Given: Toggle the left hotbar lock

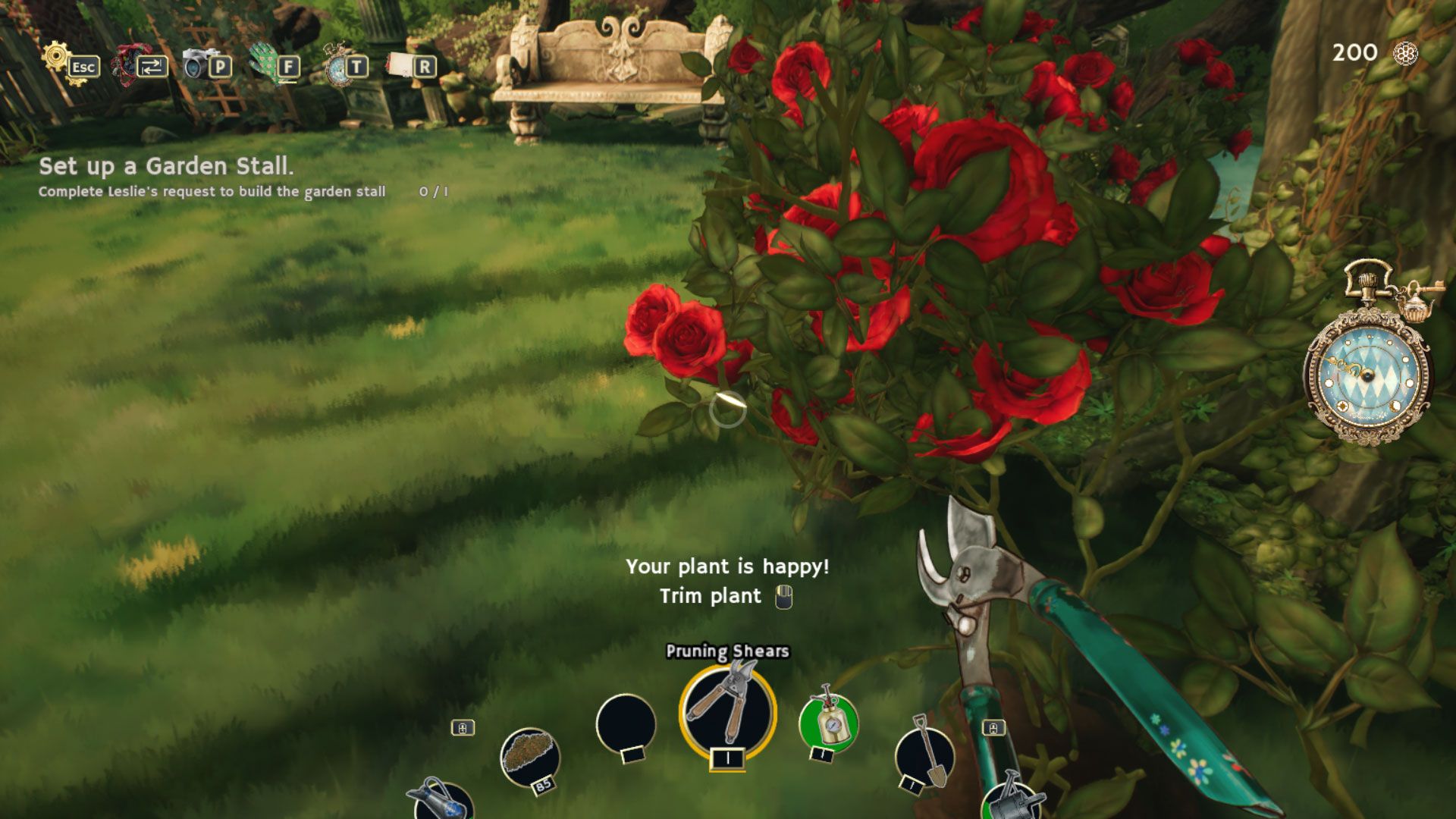Looking at the screenshot, I should (x=463, y=728).
